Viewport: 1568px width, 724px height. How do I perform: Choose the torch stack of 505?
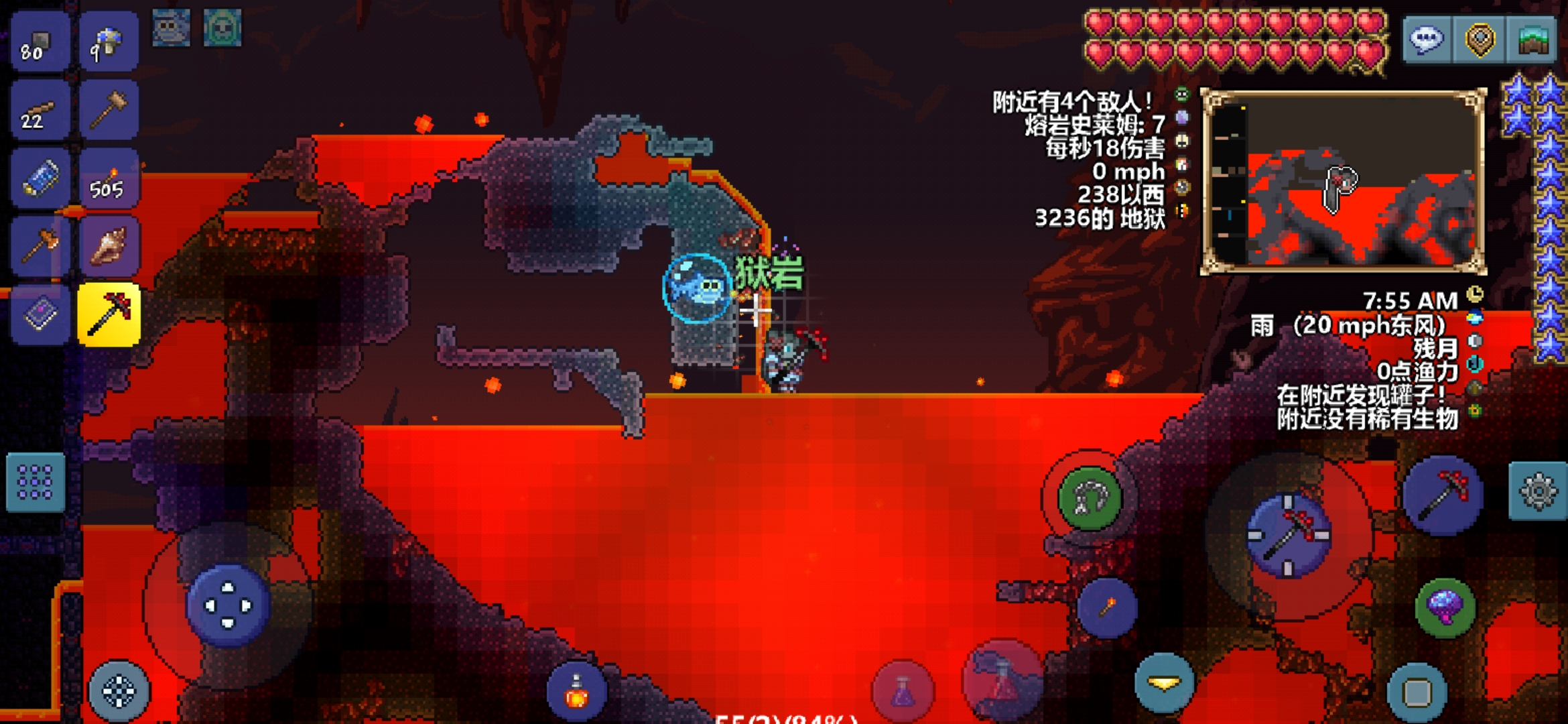pyautogui.click(x=109, y=180)
